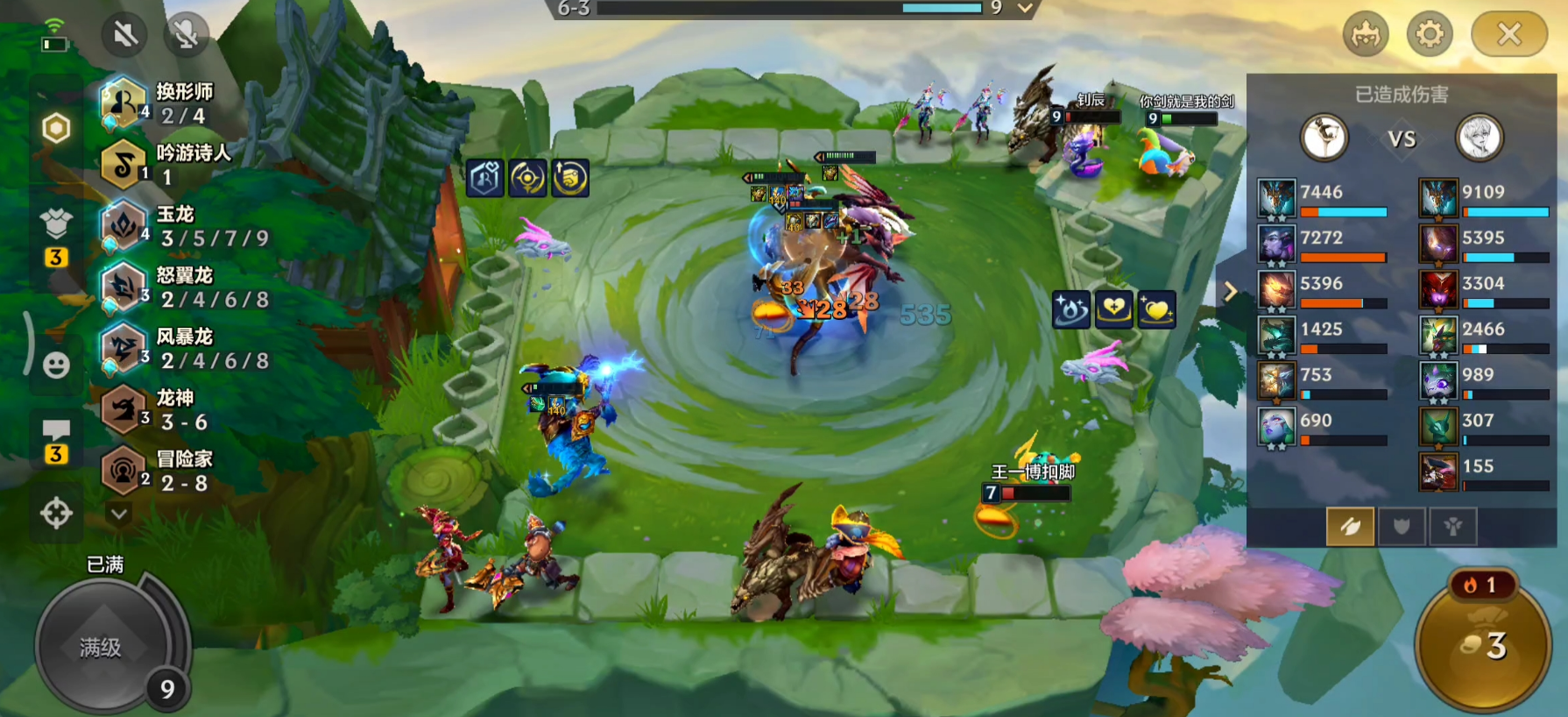The width and height of the screenshot is (1568, 717).
Task: Toggle the muted microphone icon
Action: (x=186, y=35)
